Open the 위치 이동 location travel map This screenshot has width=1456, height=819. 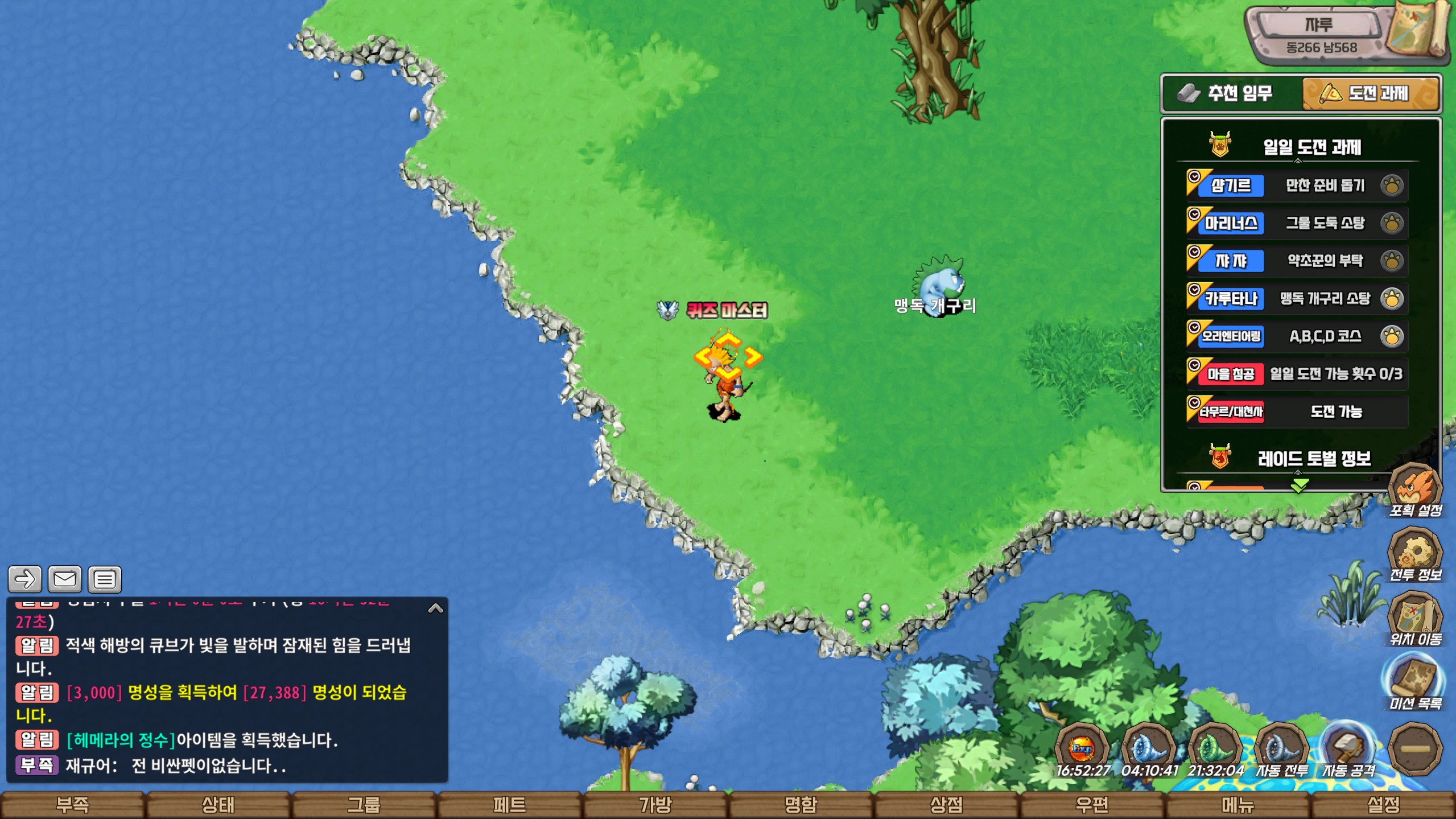pyautogui.click(x=1415, y=619)
